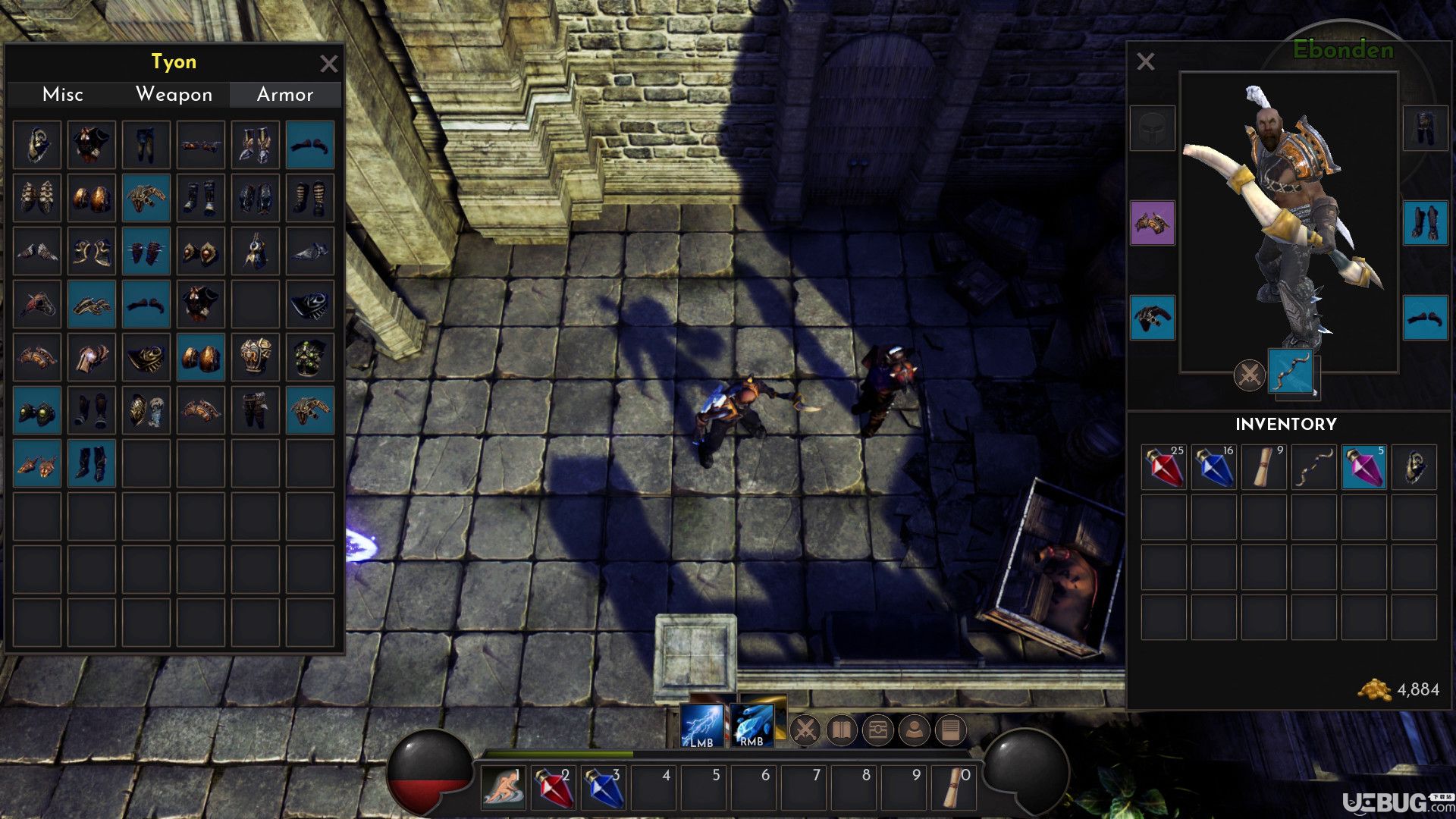Select the Armor shop tab
Image resolution: width=1456 pixels, height=819 pixels.
[x=285, y=95]
